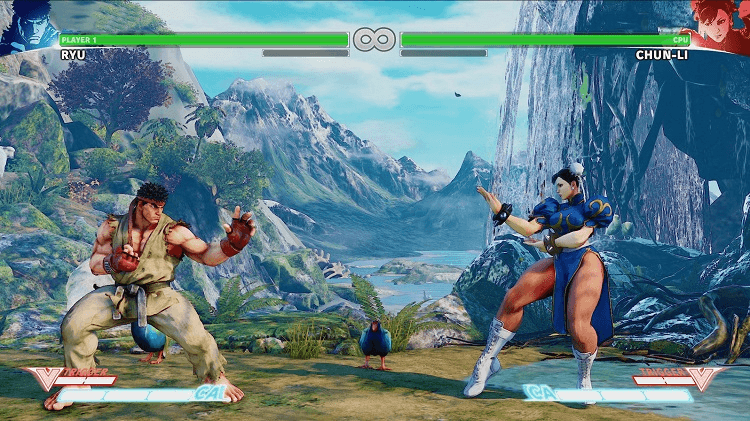The width and height of the screenshot is (750, 421).
Task: Select Chun-Li's character portrait
Action: point(720,25)
